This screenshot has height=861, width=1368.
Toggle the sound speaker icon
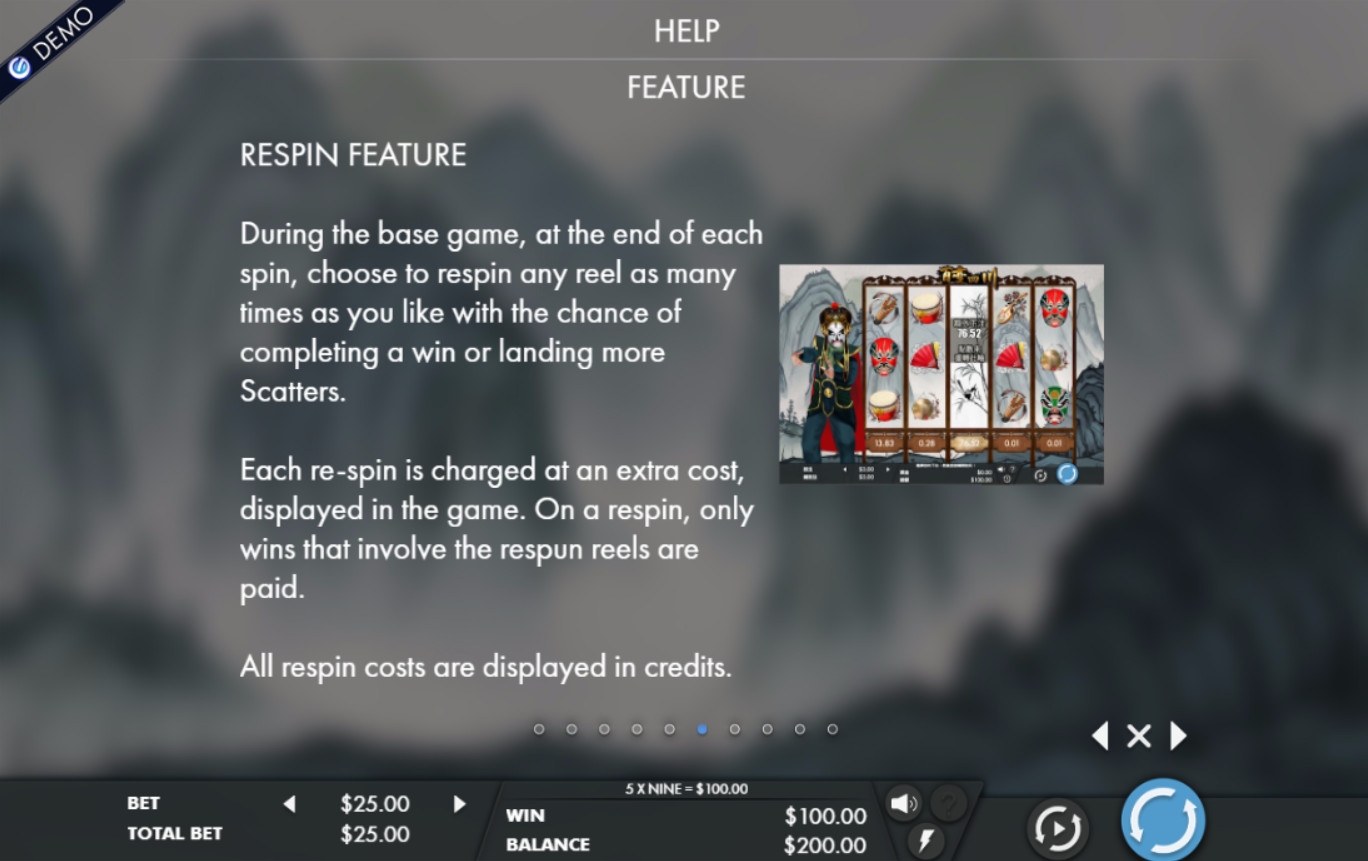point(903,803)
